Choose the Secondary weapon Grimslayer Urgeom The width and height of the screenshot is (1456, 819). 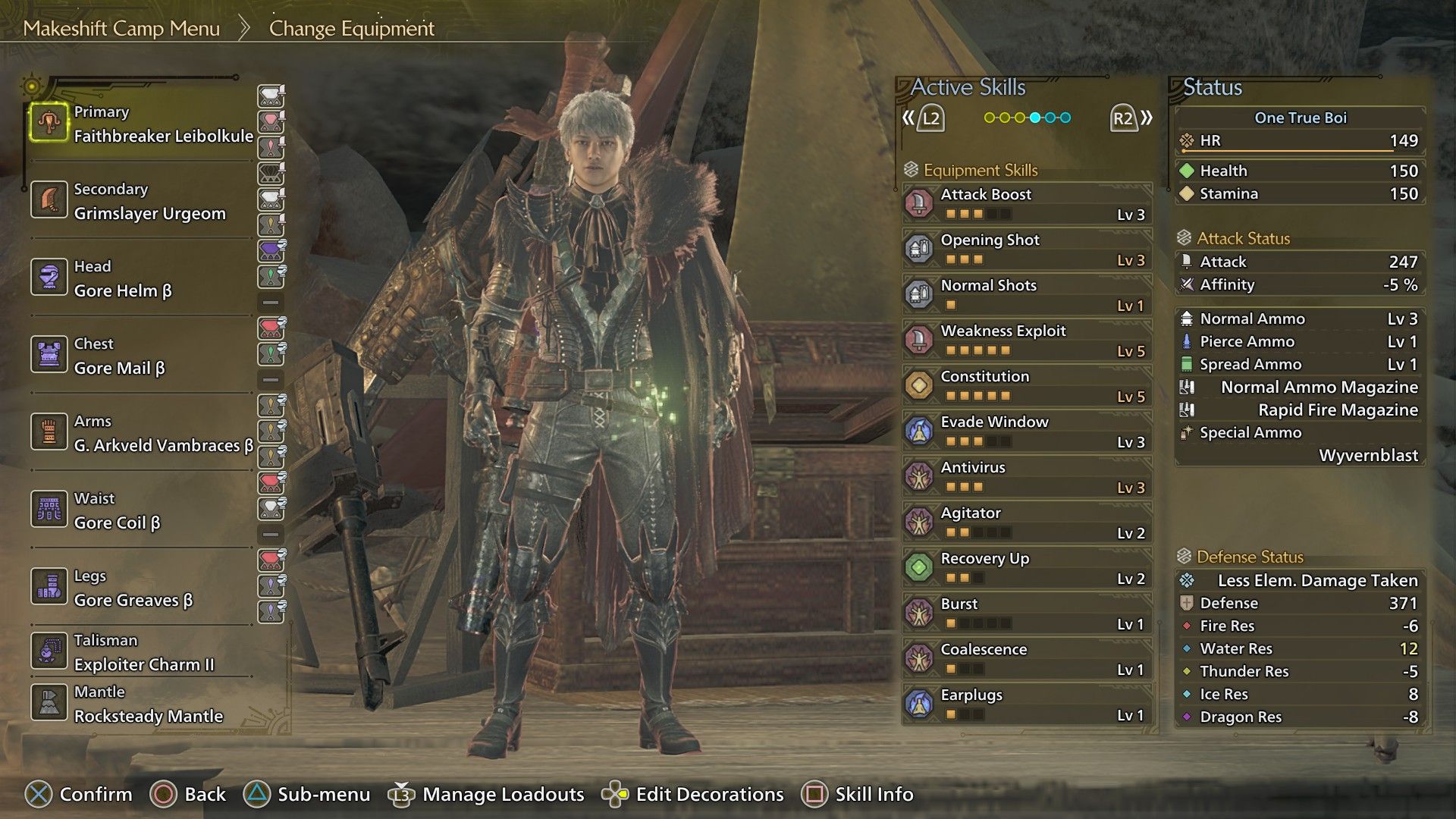144,202
